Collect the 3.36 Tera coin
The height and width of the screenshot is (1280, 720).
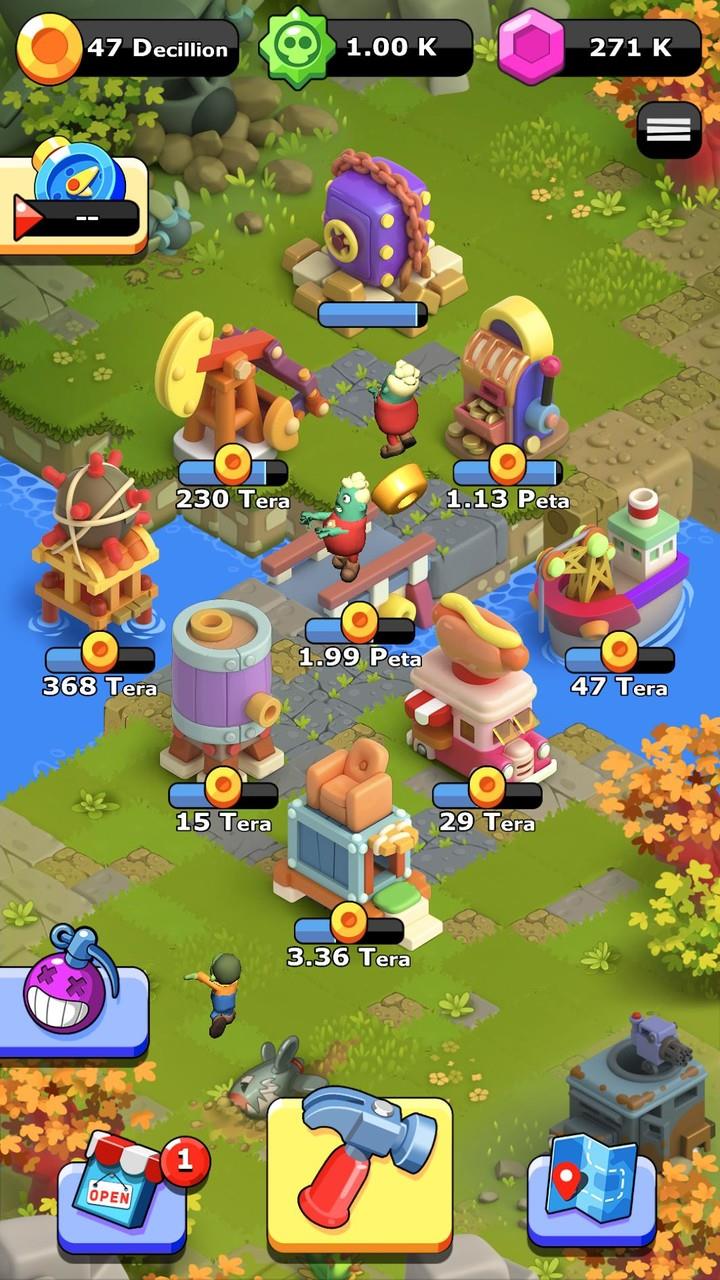click(x=349, y=922)
